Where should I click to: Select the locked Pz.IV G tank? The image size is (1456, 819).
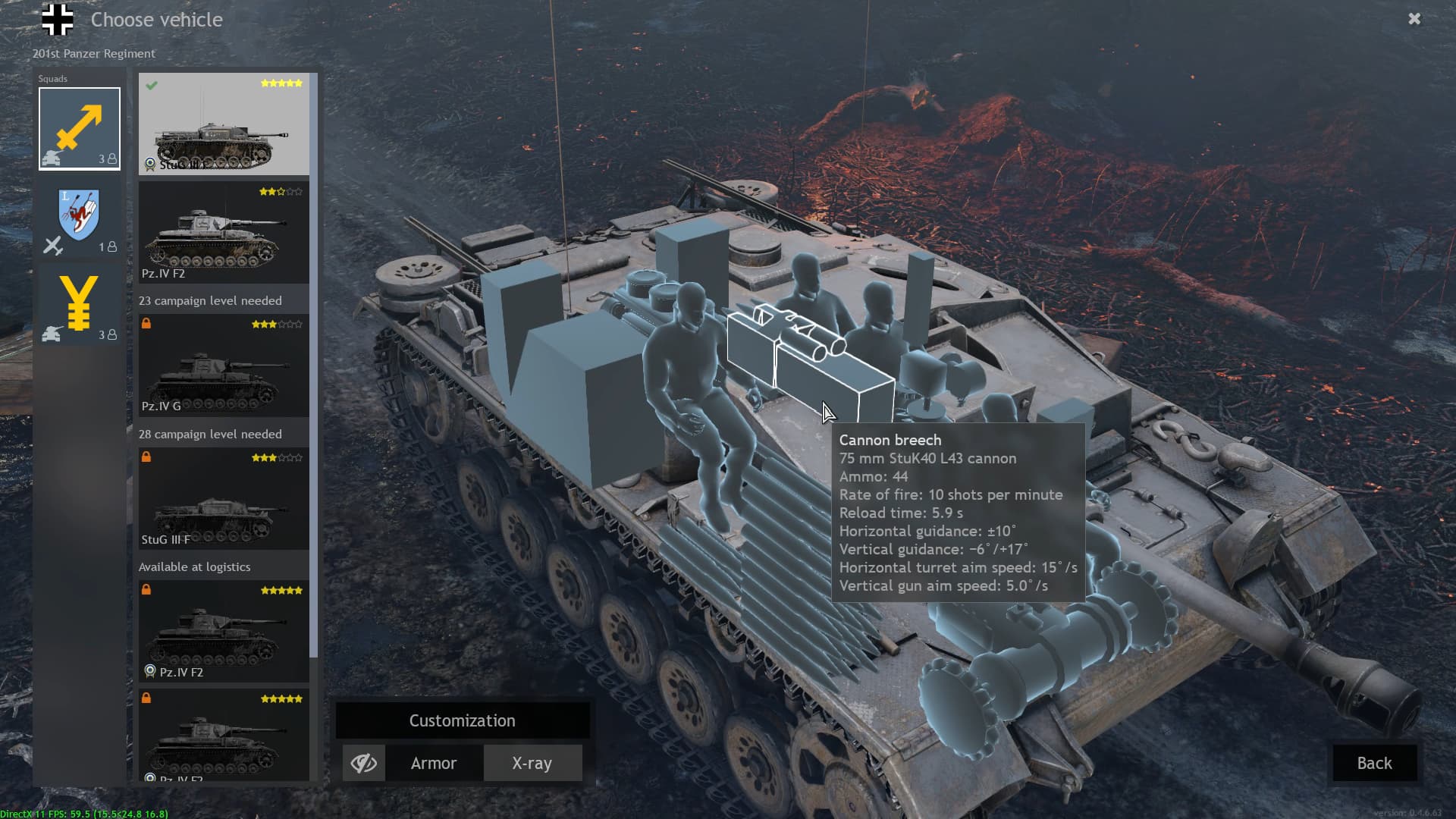pos(224,366)
